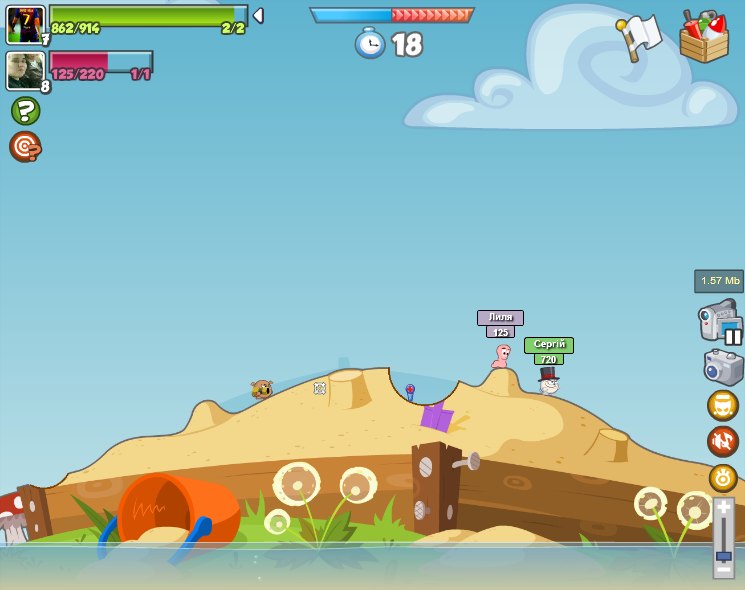Screen dimensions: 745x590
Task: Click the white surrender flag
Action: (x=640, y=36)
